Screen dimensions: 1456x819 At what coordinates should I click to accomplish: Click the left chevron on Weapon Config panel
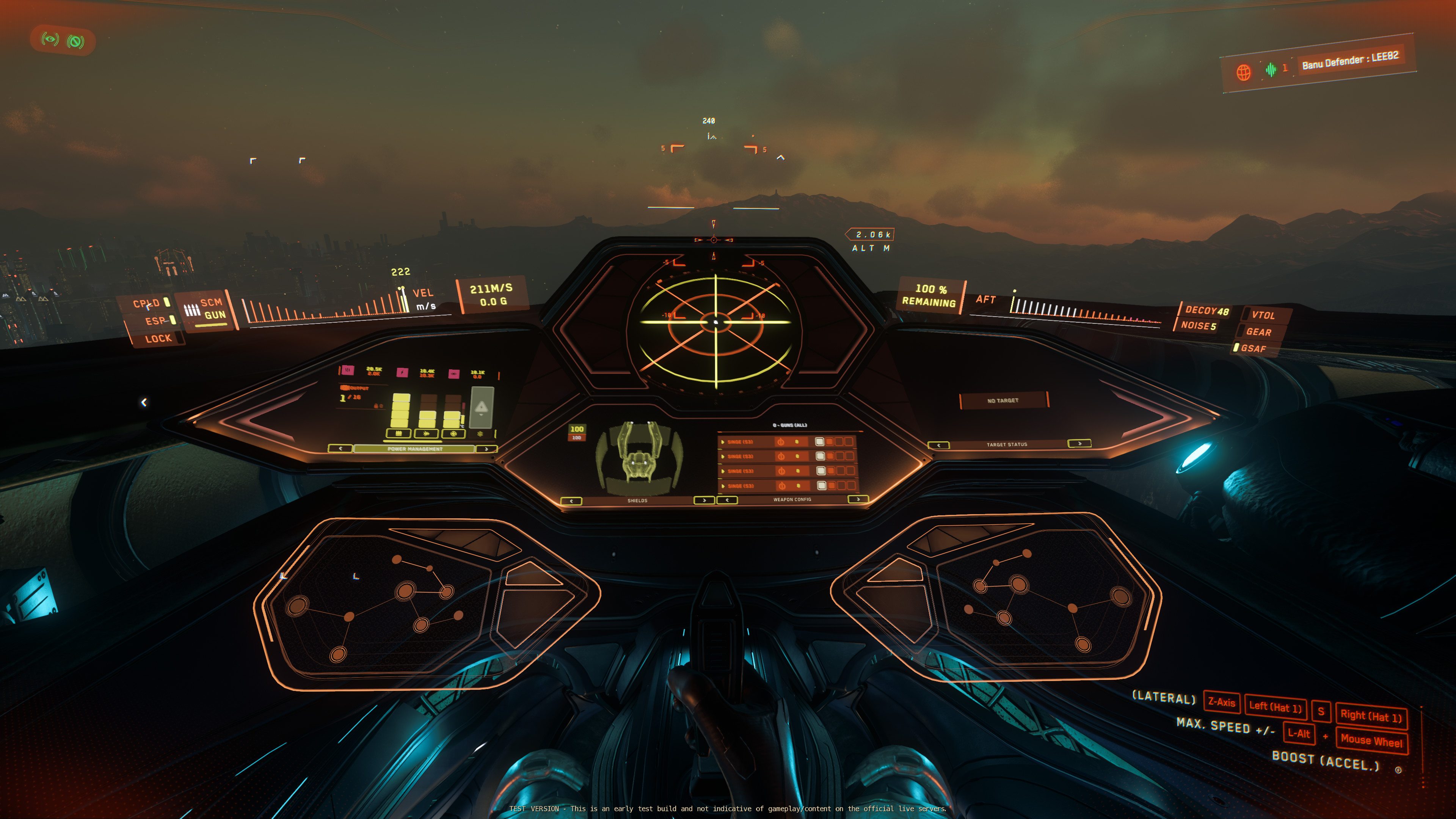click(x=728, y=501)
